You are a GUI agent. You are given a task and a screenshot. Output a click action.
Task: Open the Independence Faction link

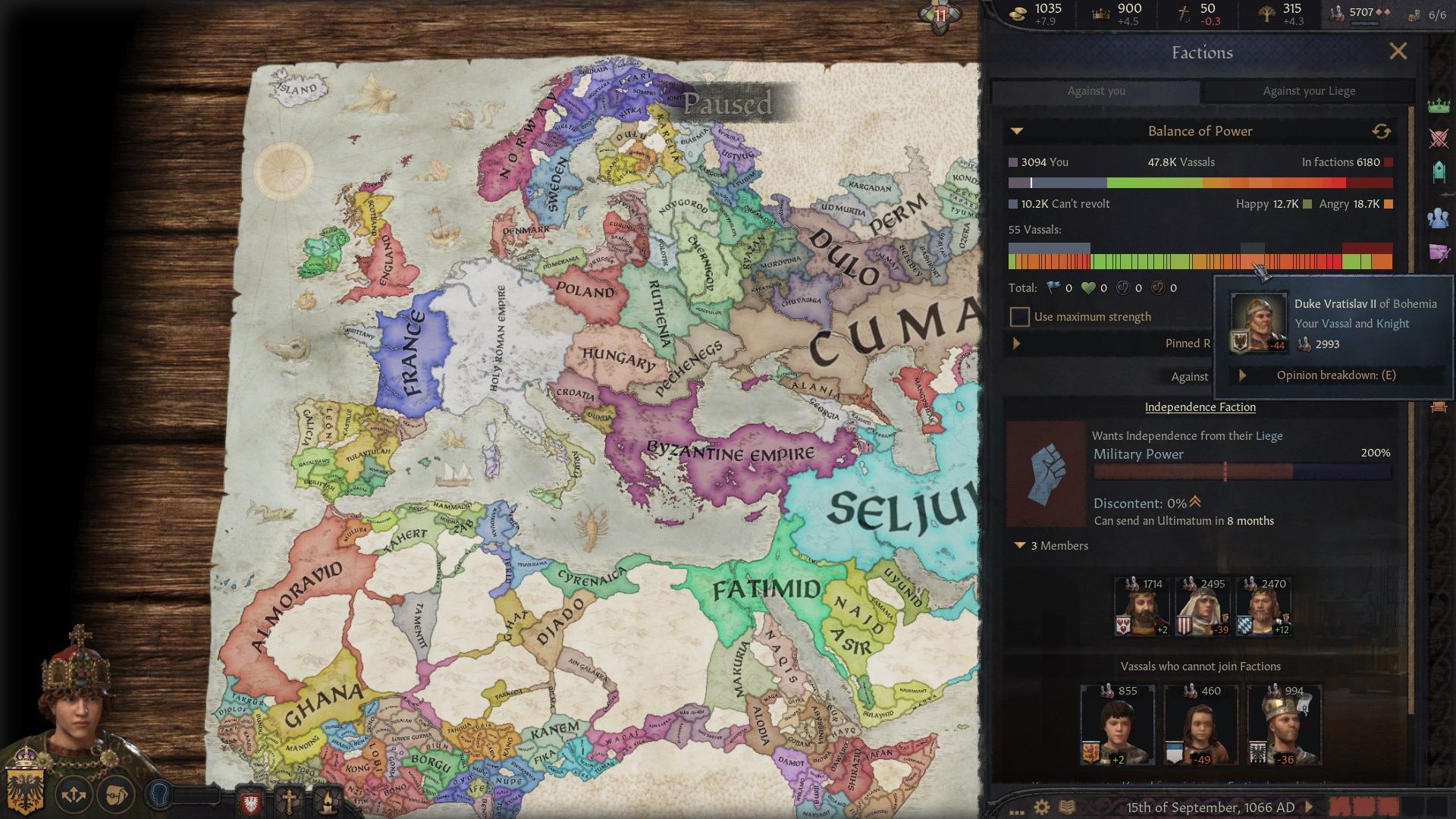[1200, 407]
